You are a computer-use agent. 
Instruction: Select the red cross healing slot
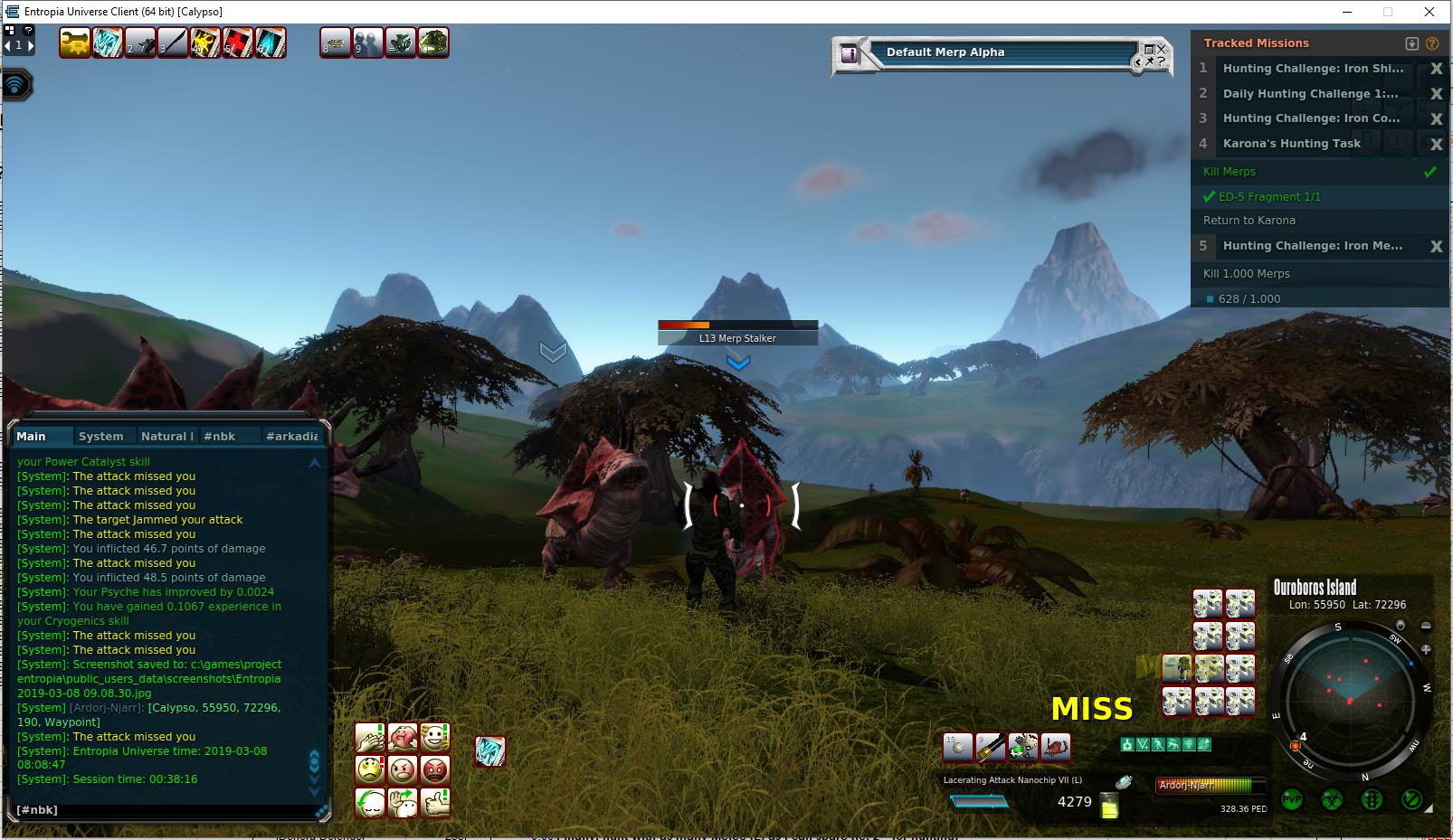tap(238, 42)
